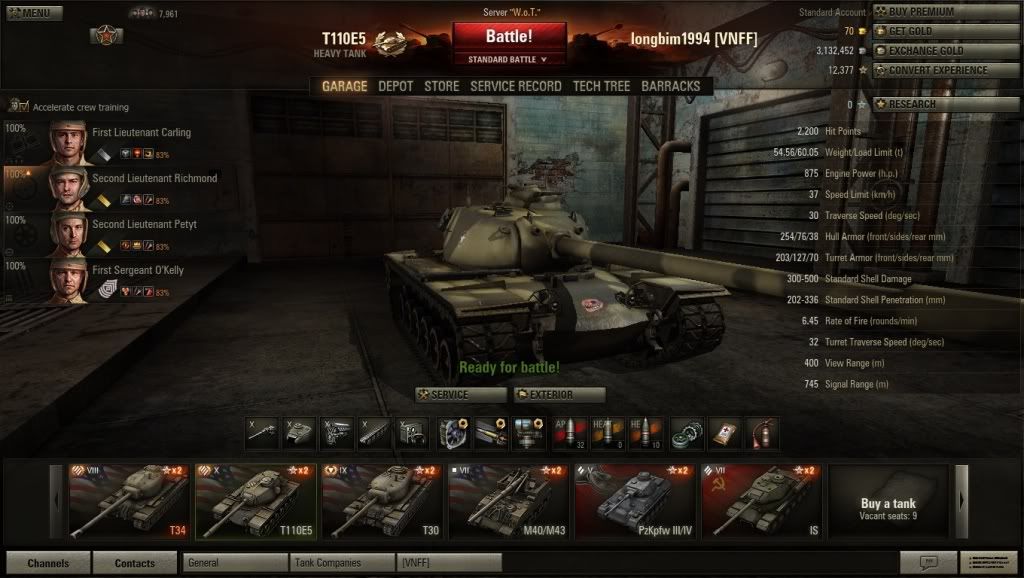Go to the Barracks tab
This screenshot has width=1024, height=578.
click(x=670, y=87)
